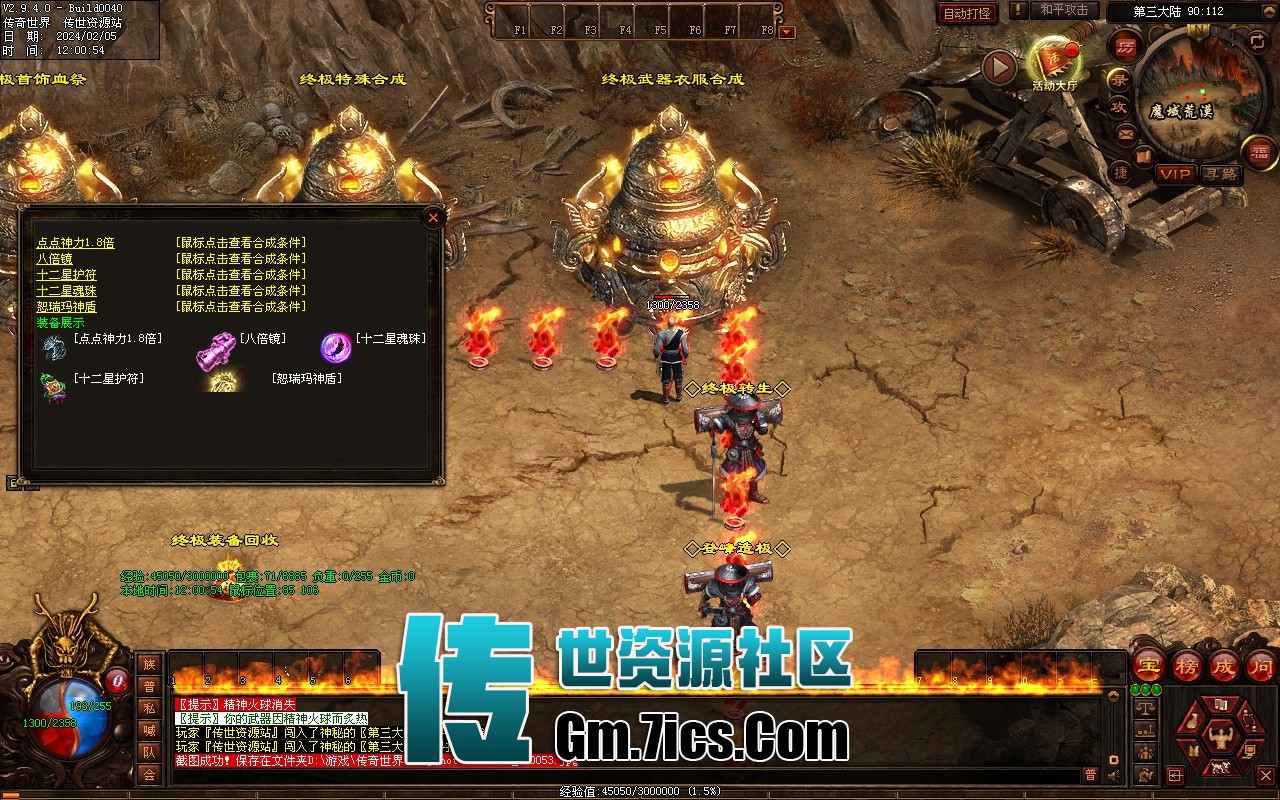The width and height of the screenshot is (1280, 800).
Task: Switch to the 私 private chat channel
Action: [x=149, y=708]
